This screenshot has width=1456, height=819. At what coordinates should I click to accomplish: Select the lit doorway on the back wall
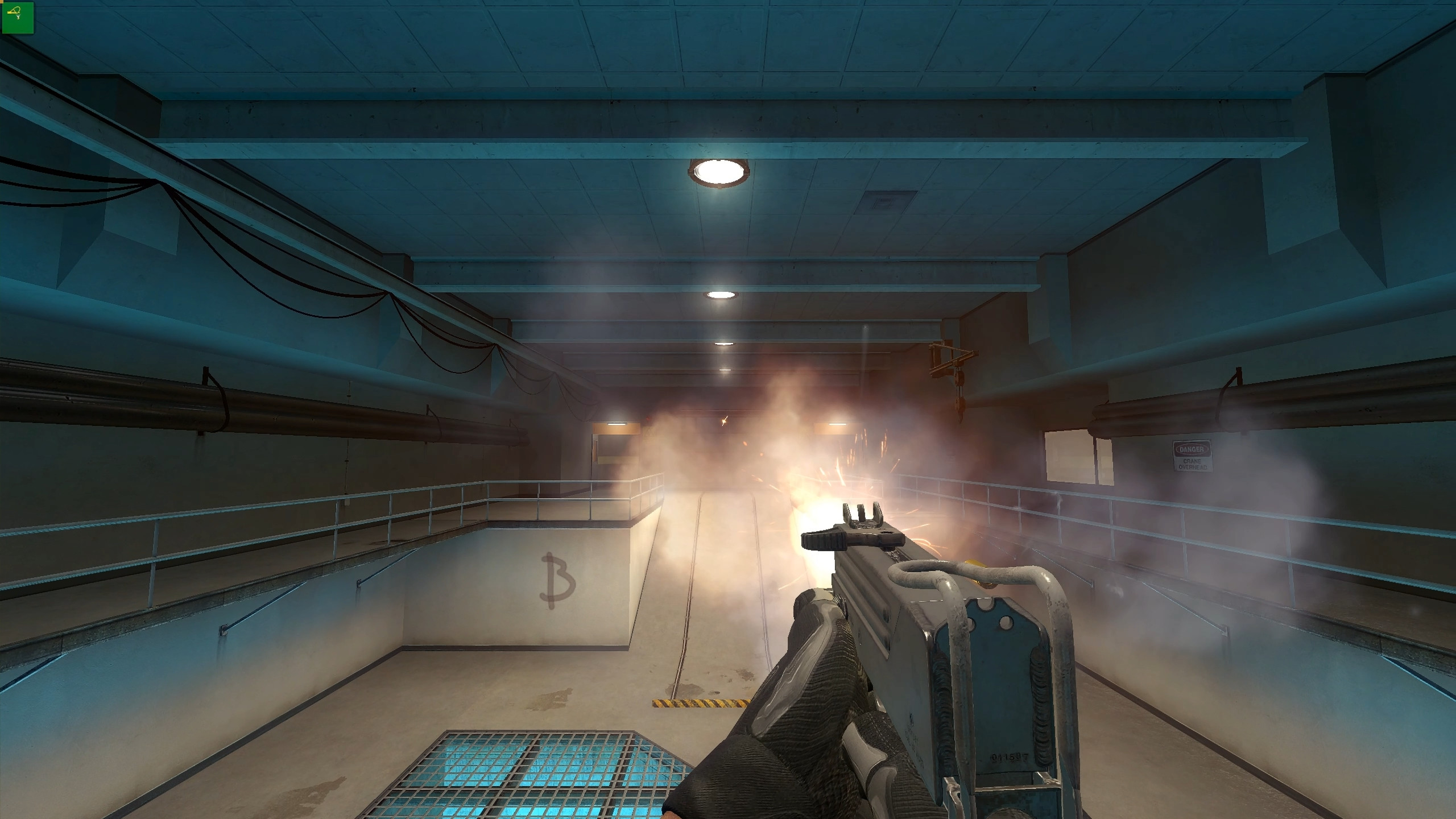[614, 449]
